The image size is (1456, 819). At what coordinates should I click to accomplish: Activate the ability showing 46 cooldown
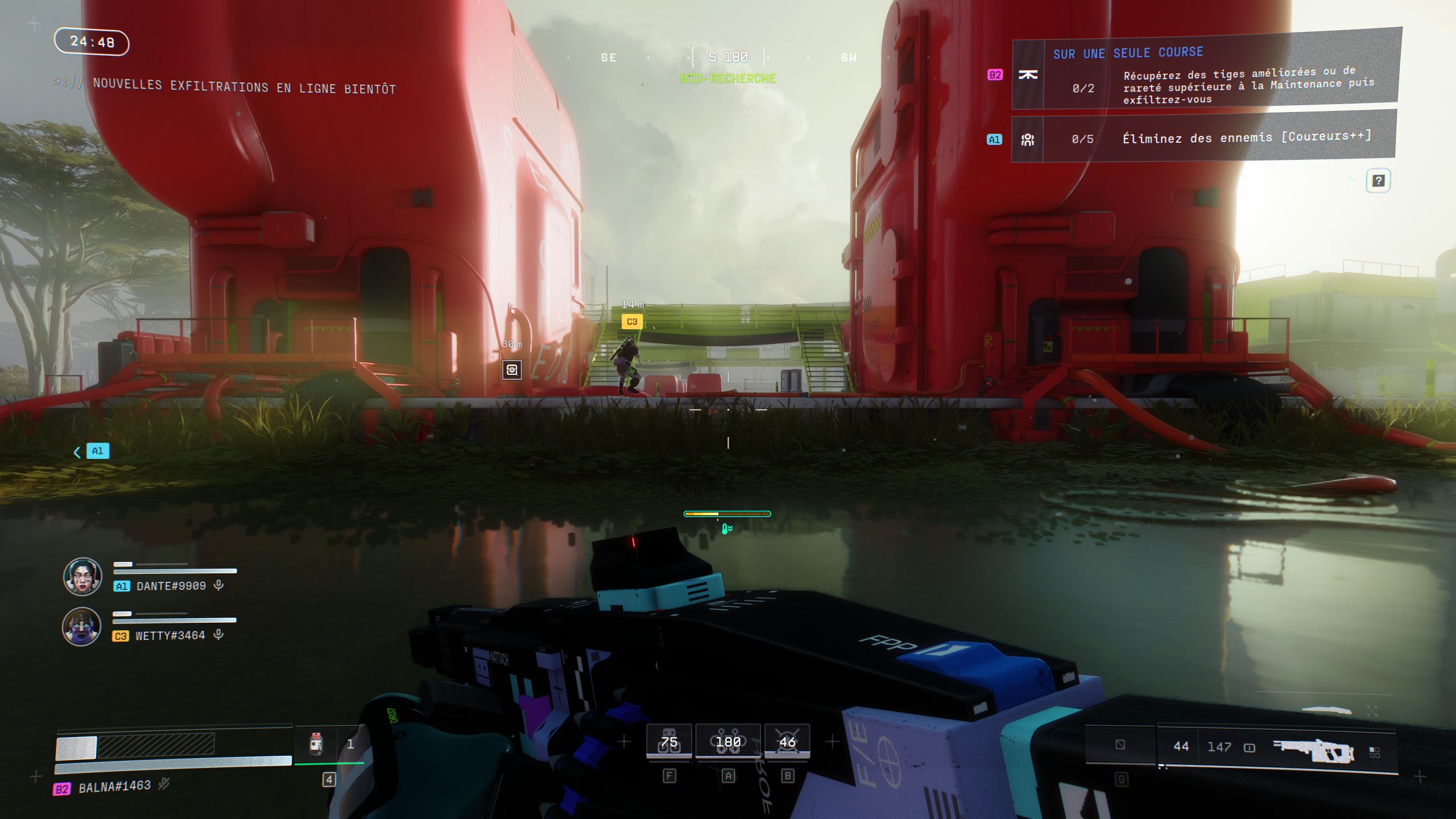[787, 742]
